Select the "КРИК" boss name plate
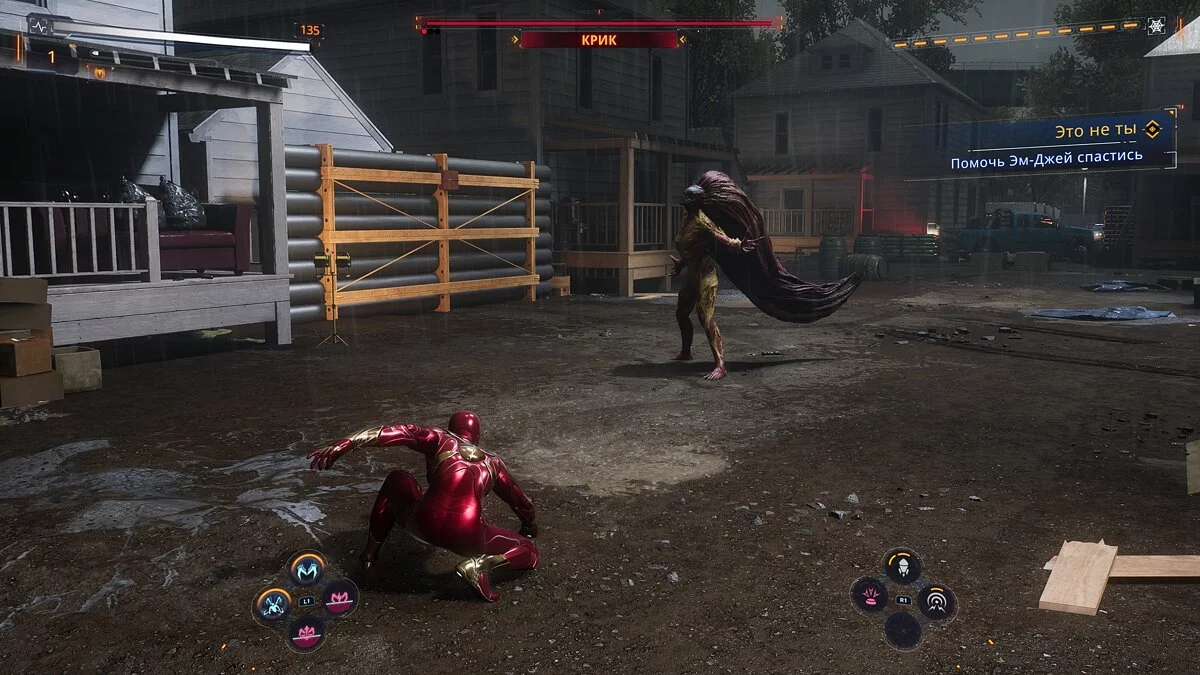 tap(599, 40)
